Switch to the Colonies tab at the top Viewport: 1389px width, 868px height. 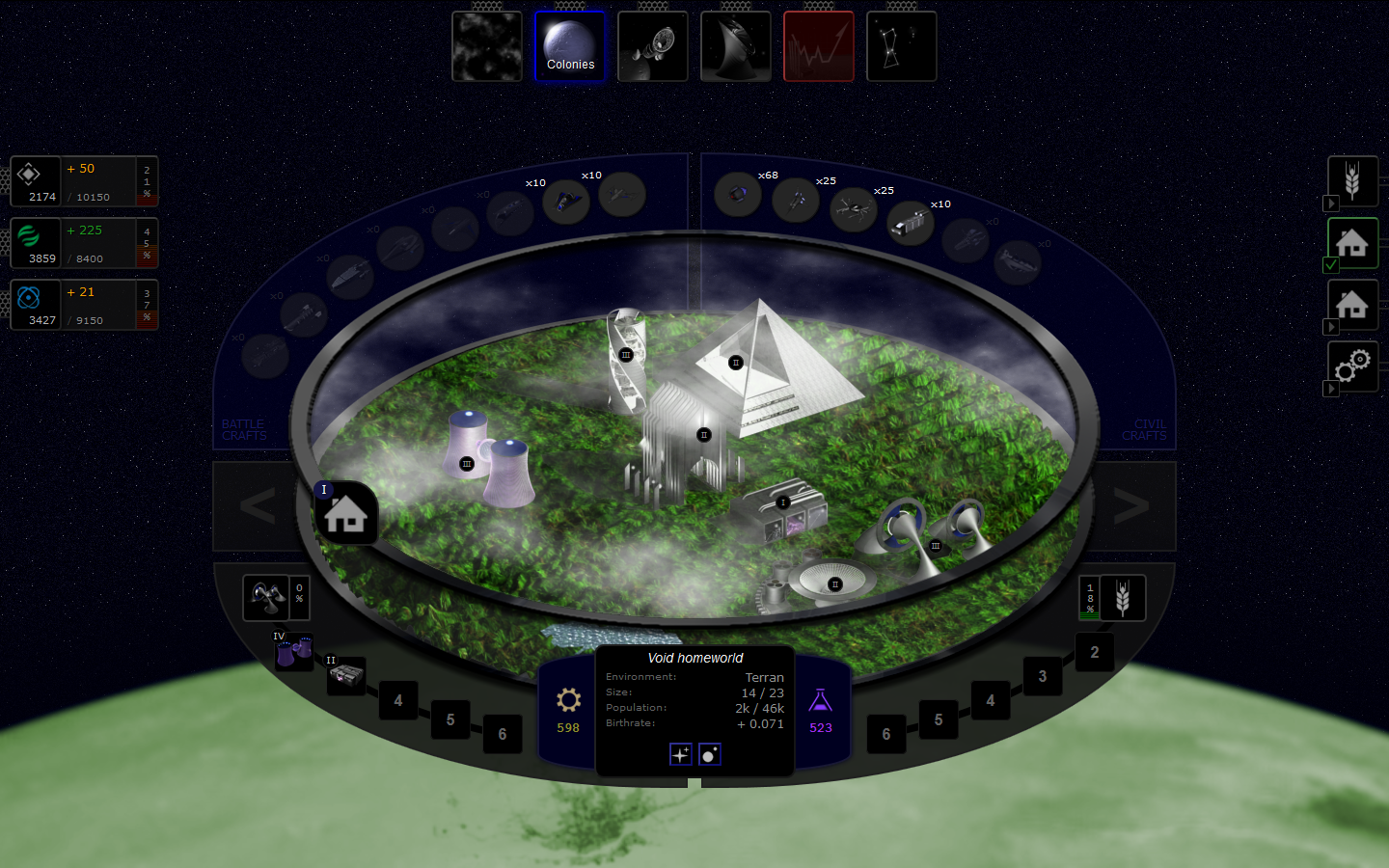tap(569, 46)
